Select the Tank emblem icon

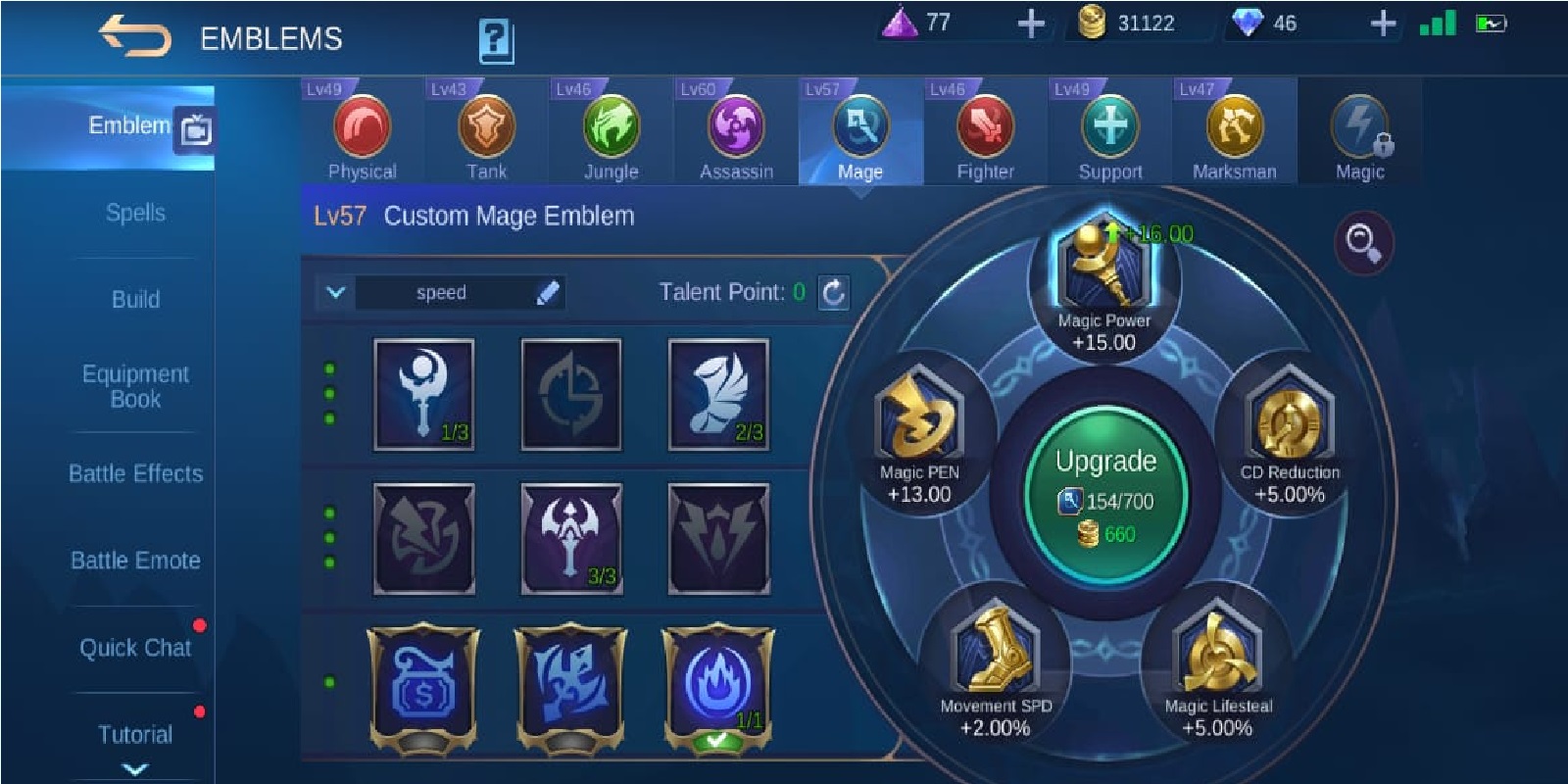click(487, 127)
